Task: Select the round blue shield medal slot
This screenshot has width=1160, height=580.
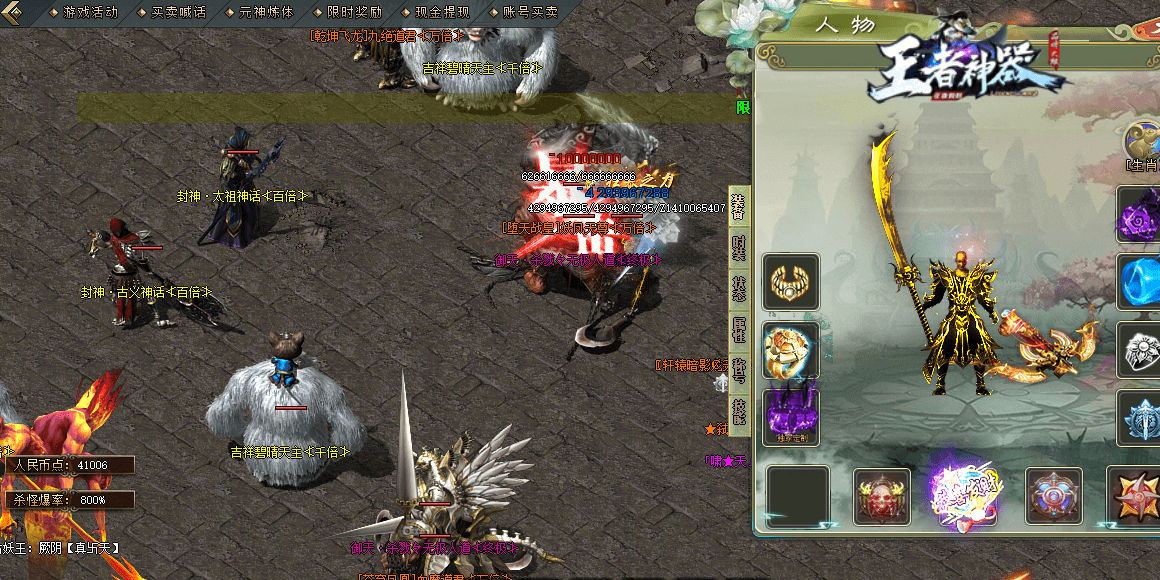Action: 1054,497
